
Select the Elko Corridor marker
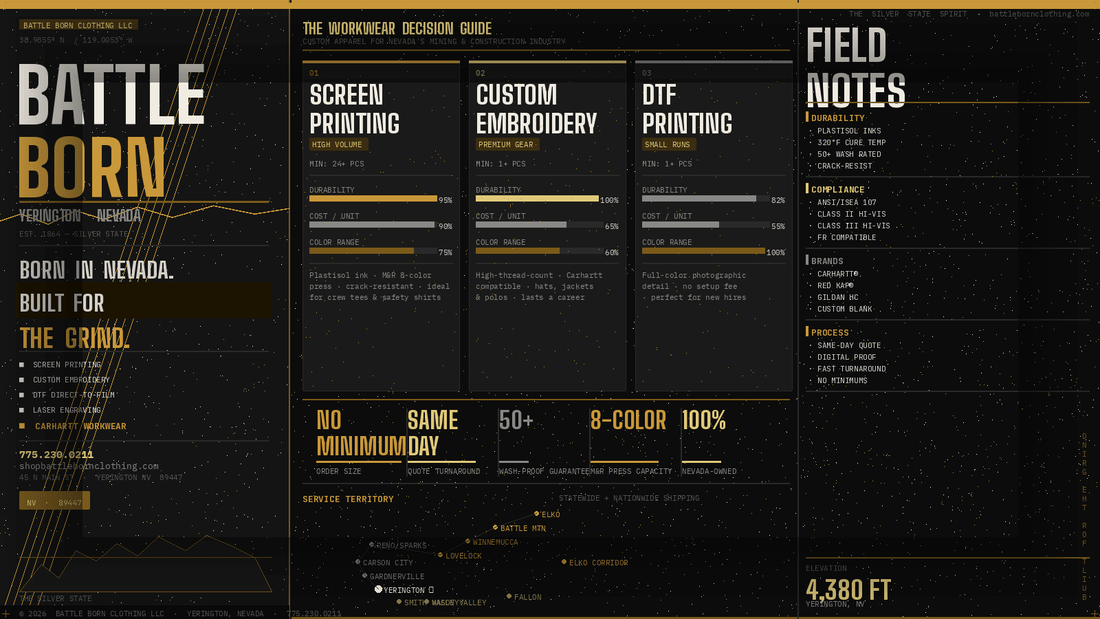[x=564, y=563]
